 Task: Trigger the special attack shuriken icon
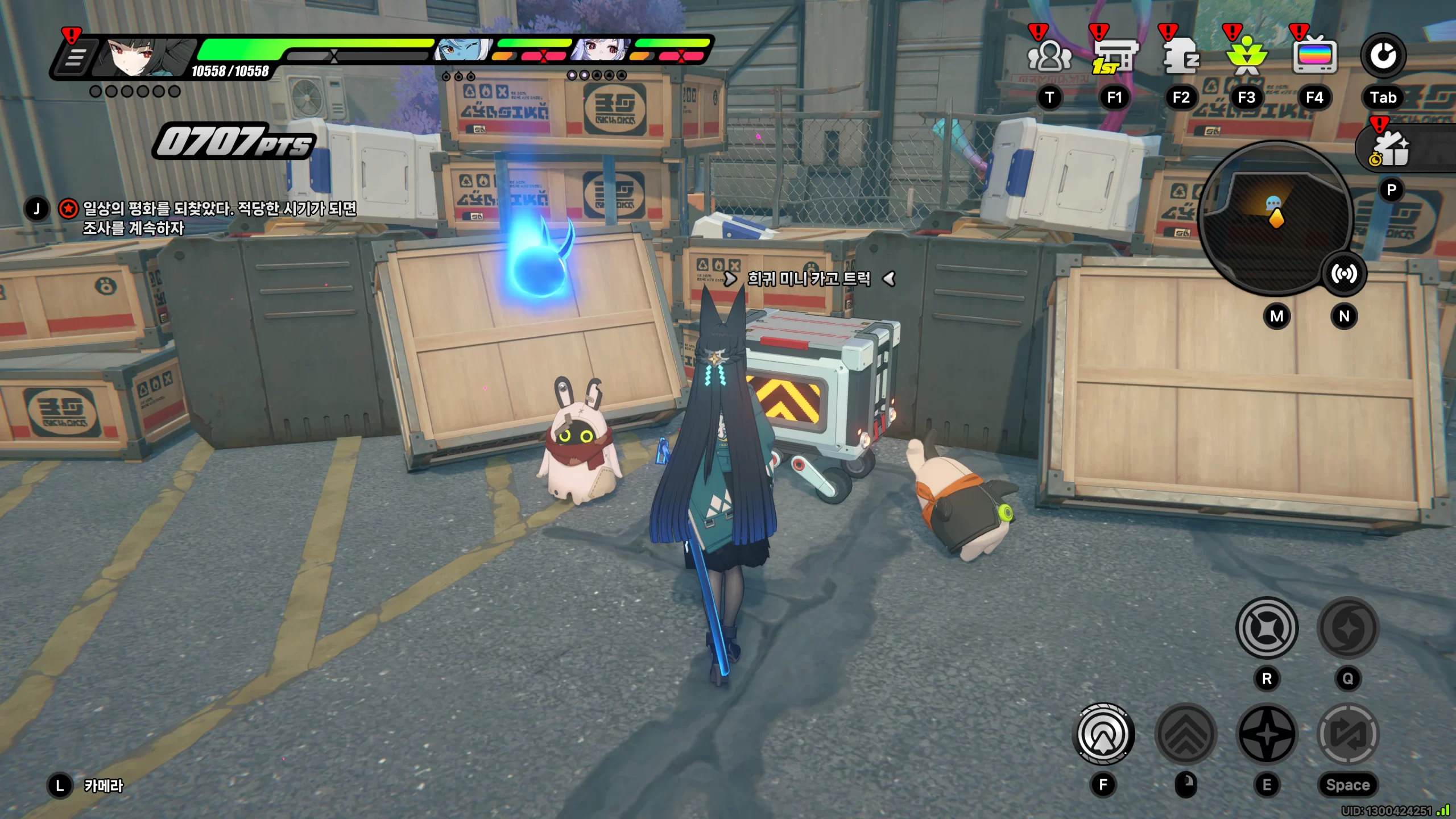(1267, 734)
